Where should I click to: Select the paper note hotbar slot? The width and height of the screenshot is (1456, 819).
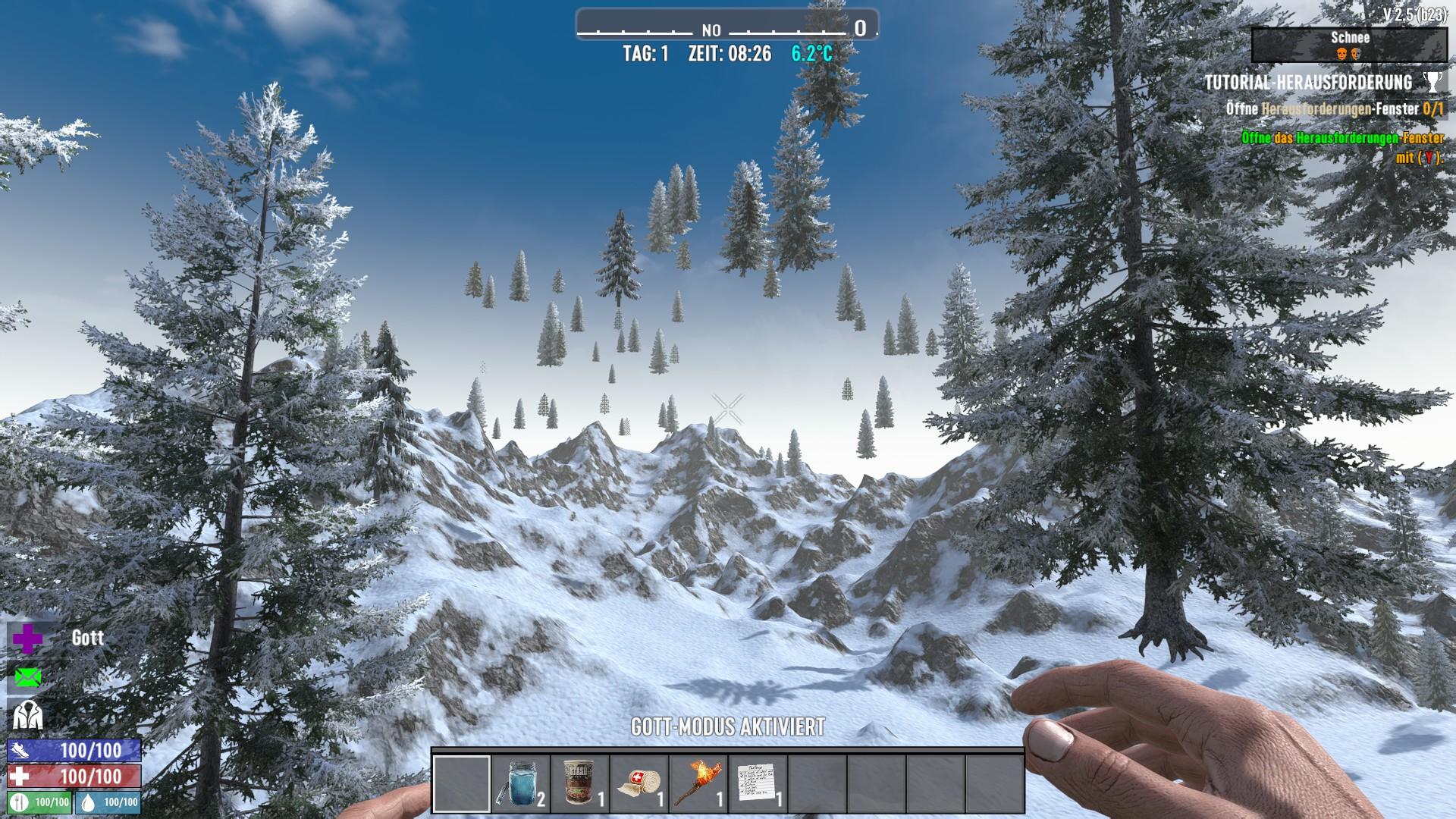758,783
